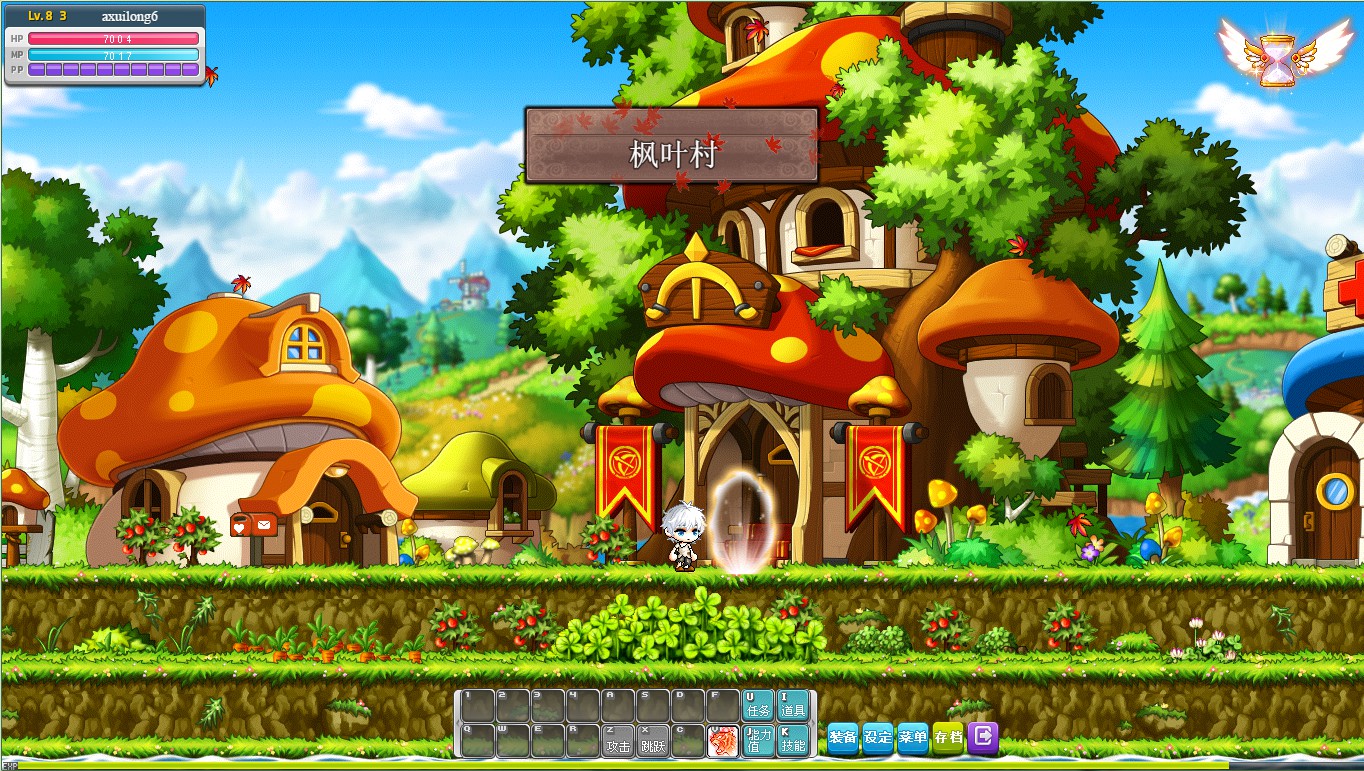
Task: Show the 能力值 stats window
Action: click(x=758, y=741)
